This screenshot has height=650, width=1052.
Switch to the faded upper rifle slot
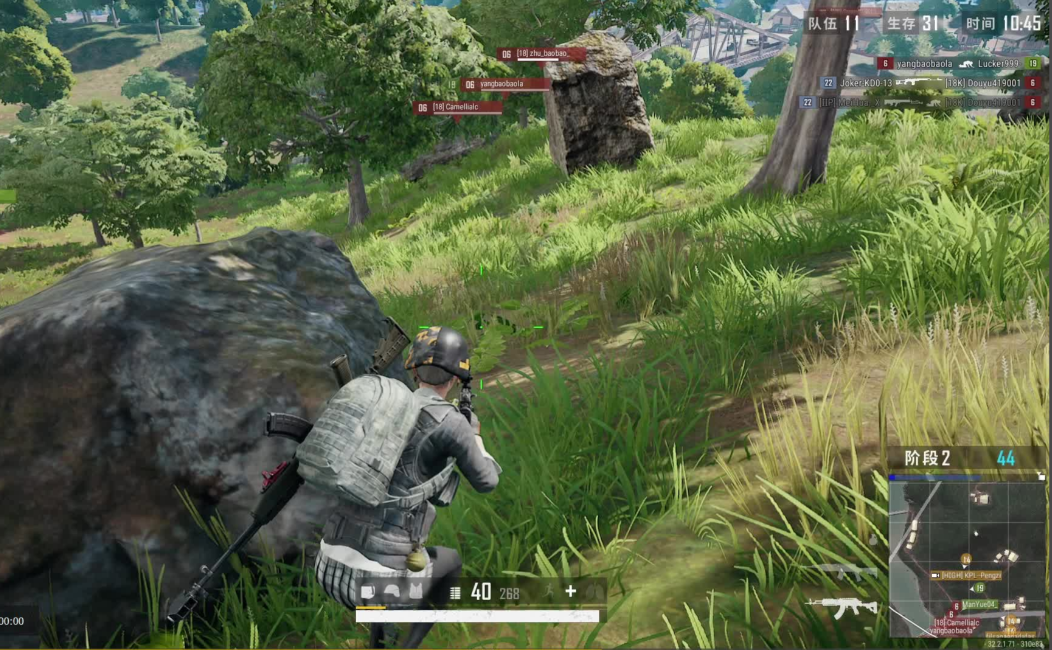click(846, 572)
